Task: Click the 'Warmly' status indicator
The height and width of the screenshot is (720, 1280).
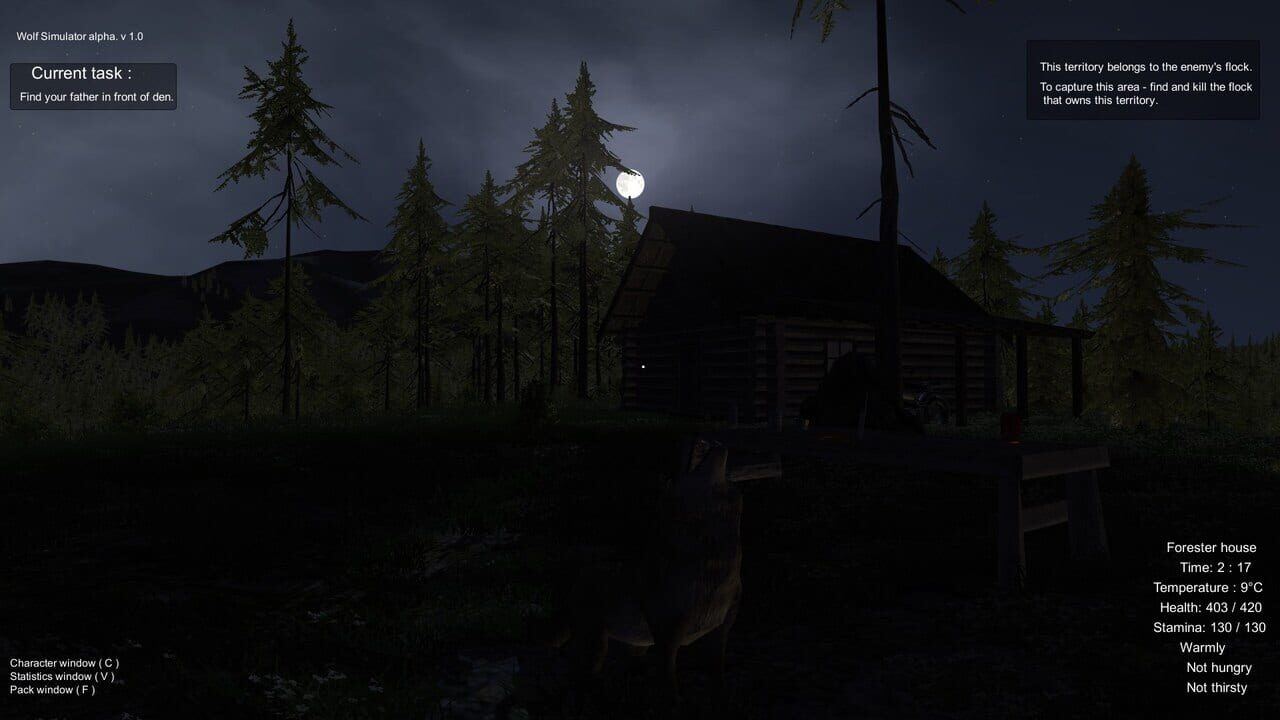Action: click(1202, 647)
